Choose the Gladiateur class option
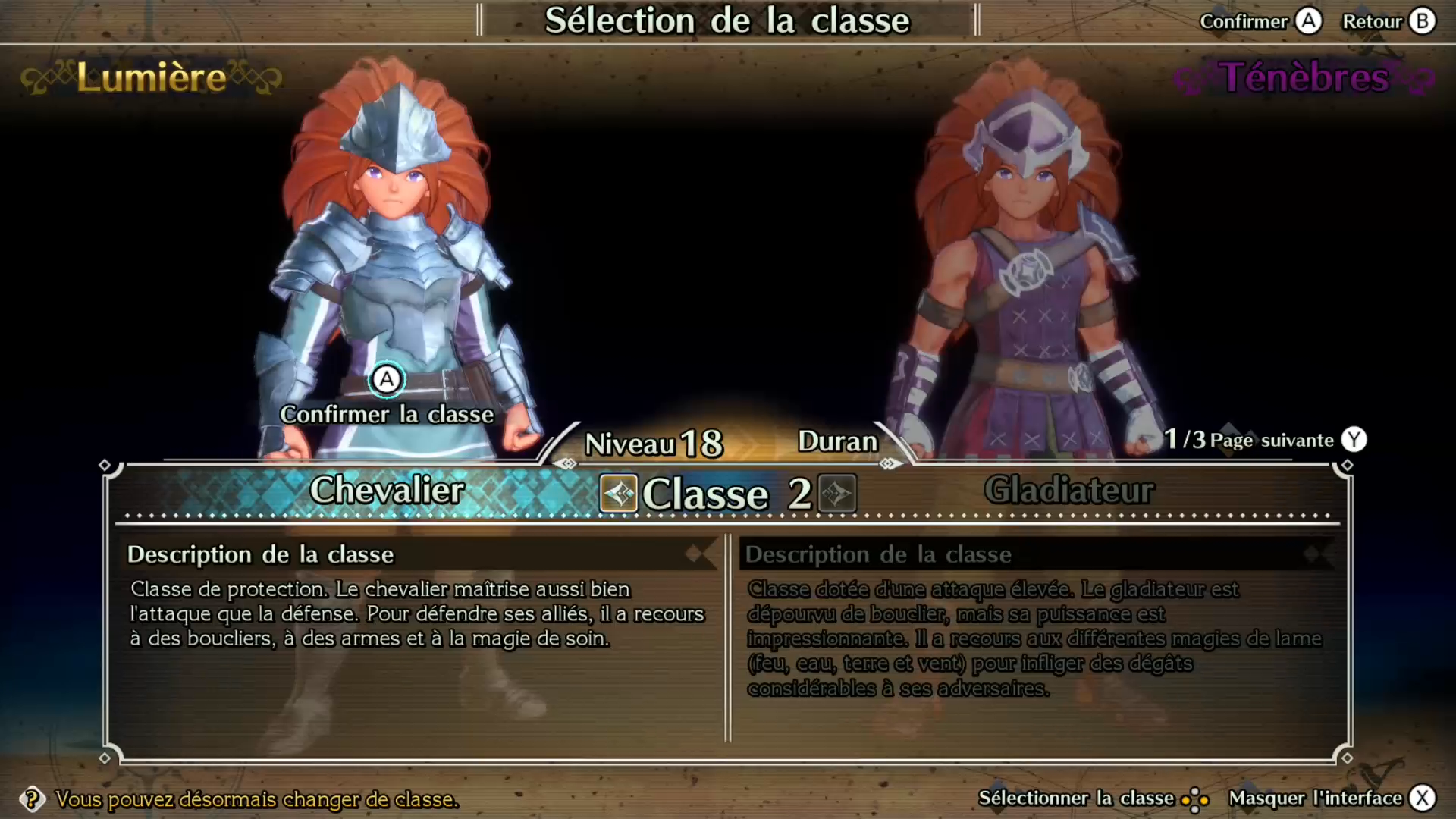 pos(1068,491)
